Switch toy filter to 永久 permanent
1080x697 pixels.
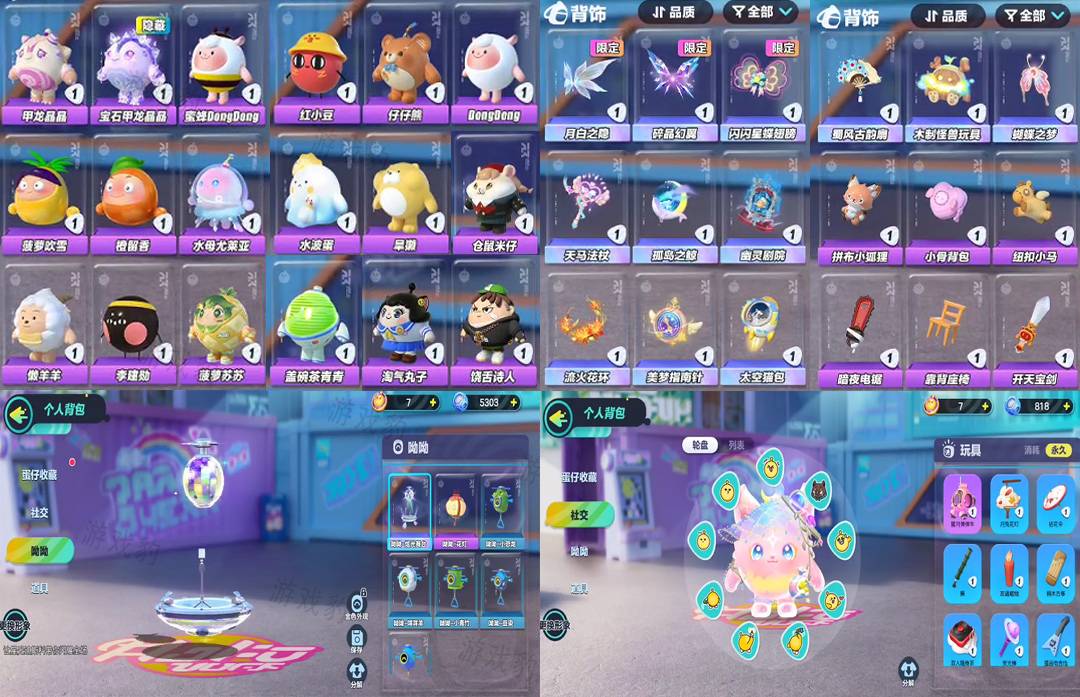(1058, 451)
